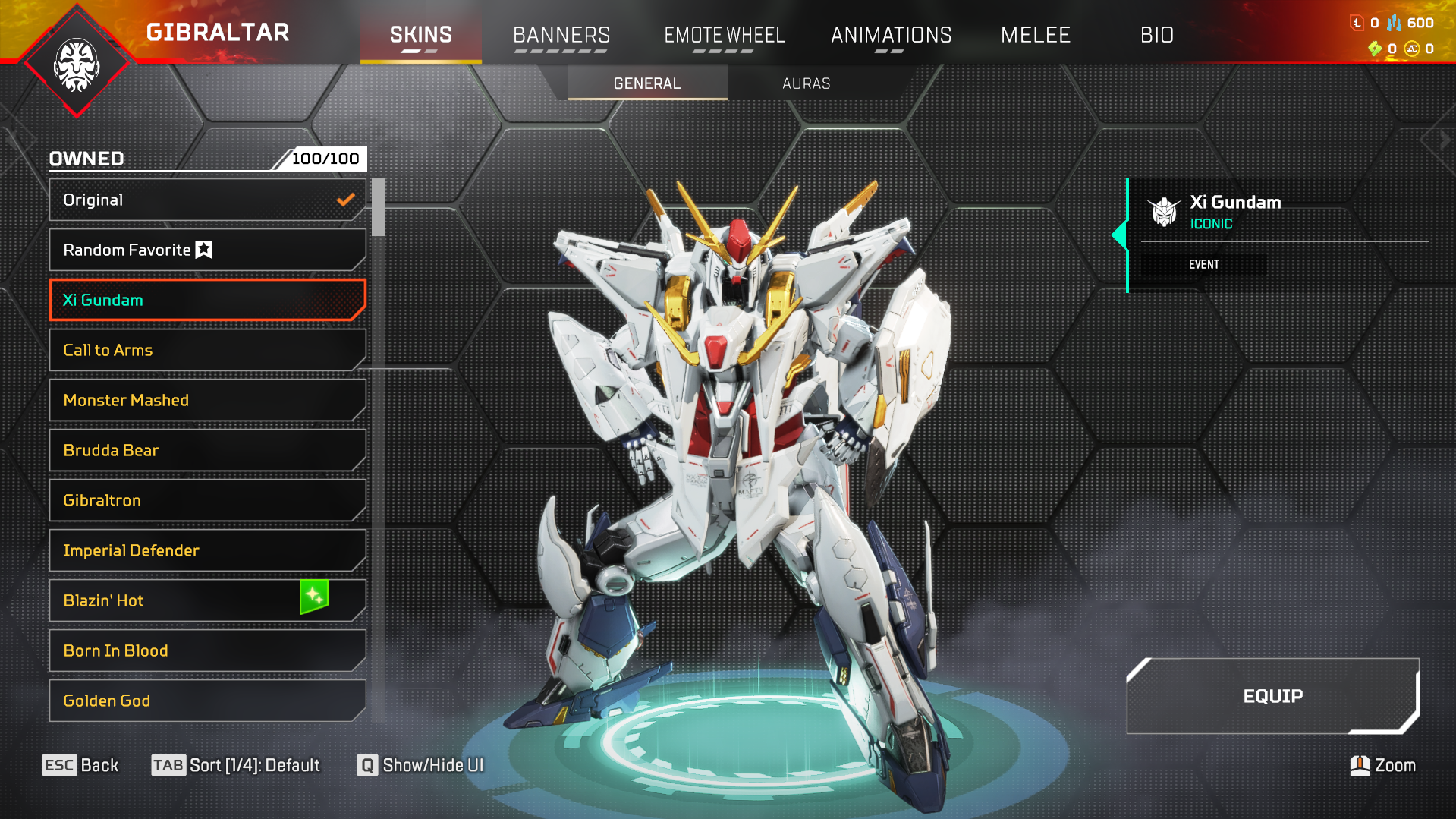Pick the Xi Gundam skin row
The image size is (1456, 819).
206,300
